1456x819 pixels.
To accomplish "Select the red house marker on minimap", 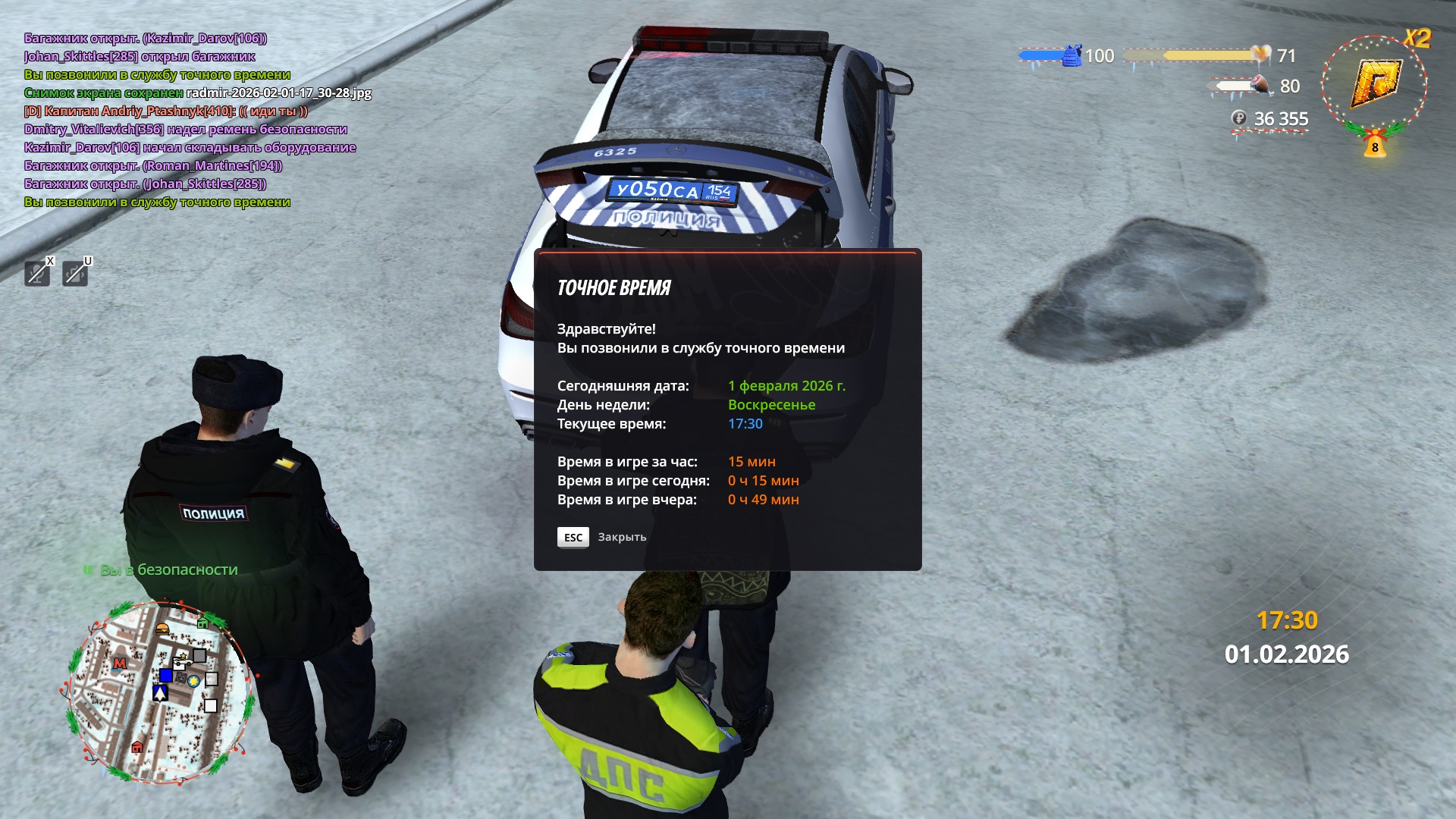I will 137,747.
